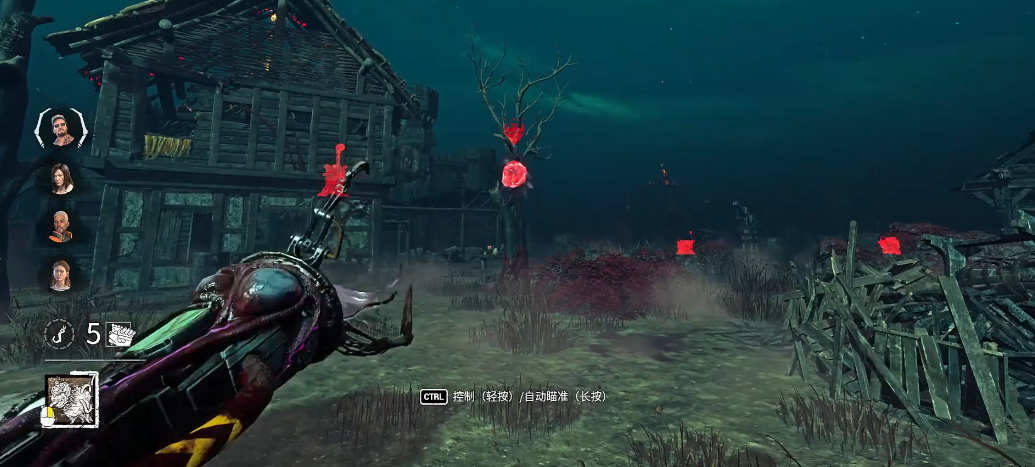Image resolution: width=1035 pixels, height=467 pixels.
Task: Select the survivor portrait with sunglasses and beard
Action: pos(61,129)
